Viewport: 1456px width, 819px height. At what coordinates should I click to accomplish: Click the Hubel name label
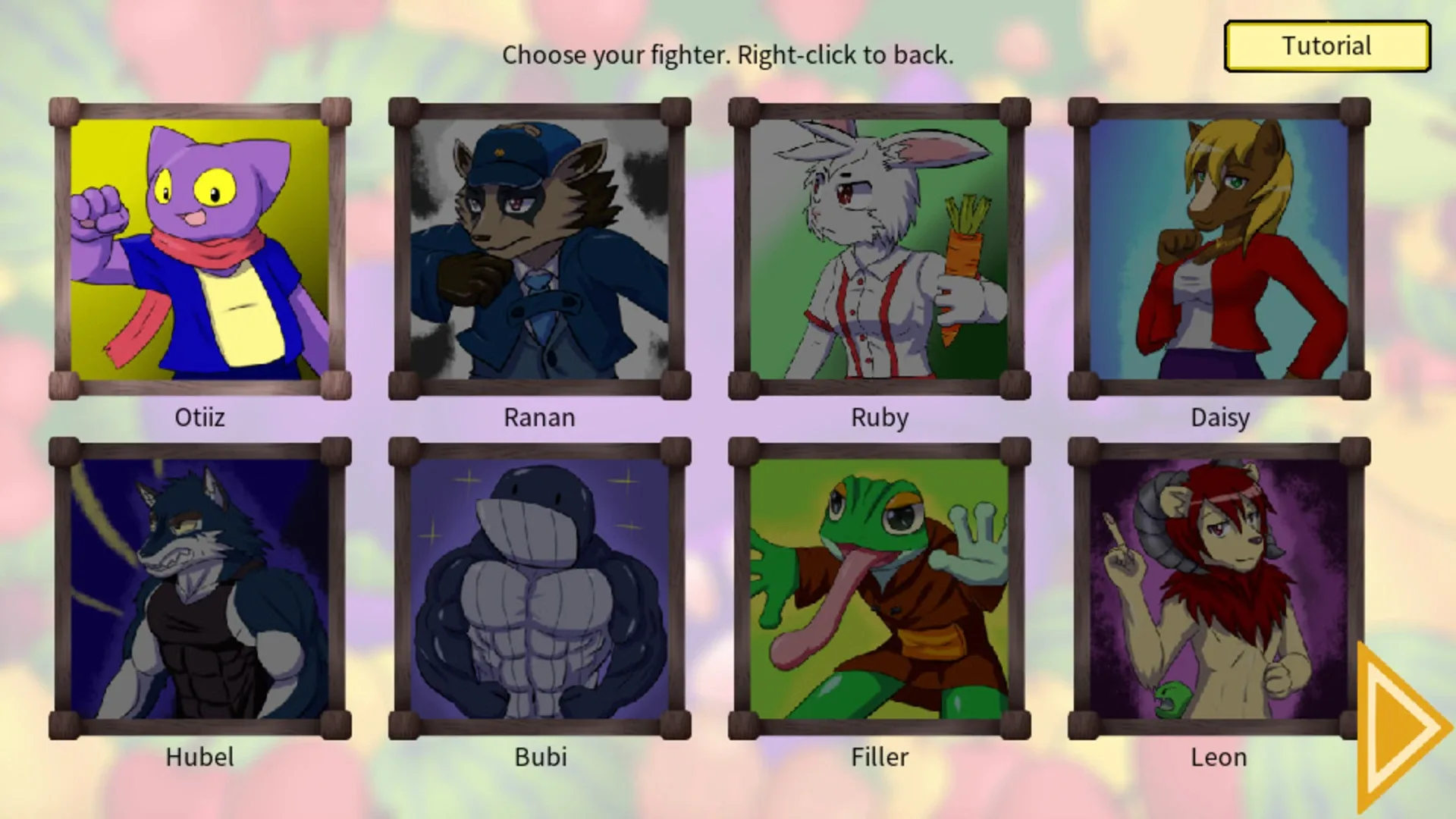click(199, 756)
